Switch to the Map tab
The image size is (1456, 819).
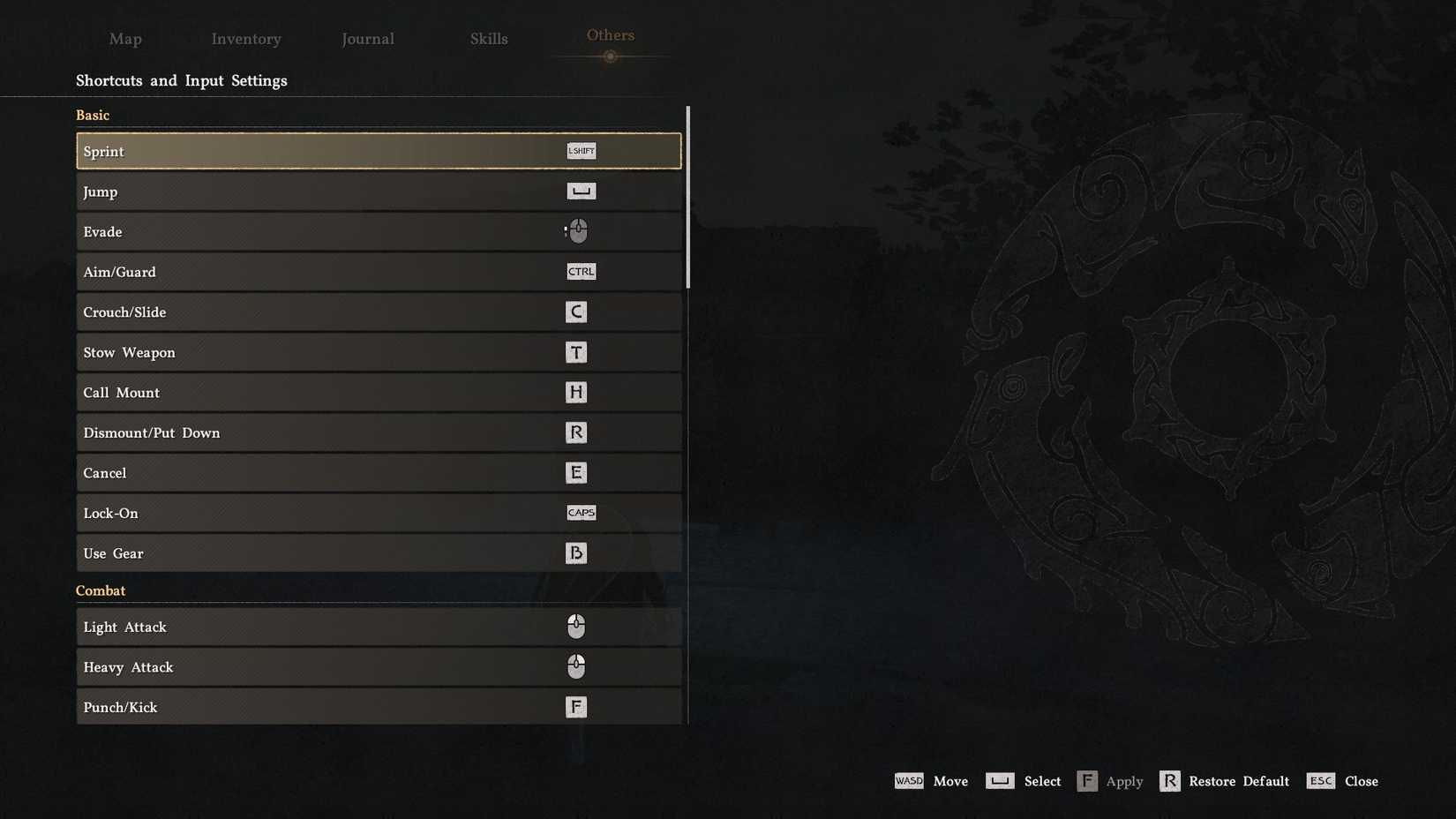click(125, 39)
